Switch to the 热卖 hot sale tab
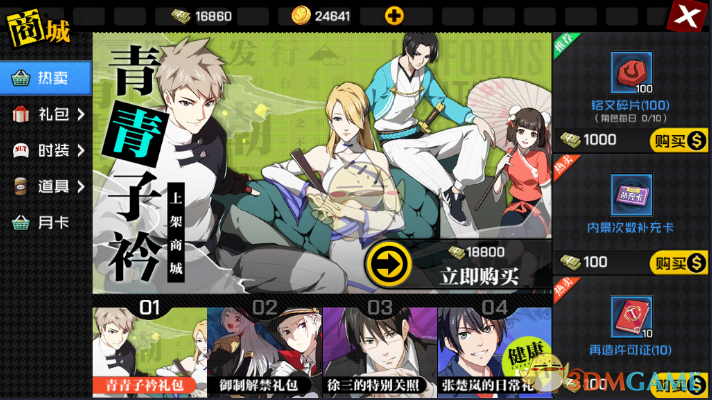The width and height of the screenshot is (712, 400). click(x=46, y=77)
